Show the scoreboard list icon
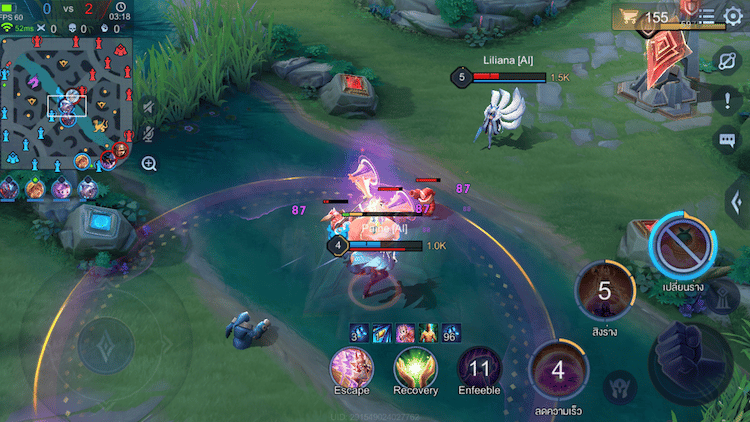Image resolution: width=750 pixels, height=422 pixels. pos(707,16)
